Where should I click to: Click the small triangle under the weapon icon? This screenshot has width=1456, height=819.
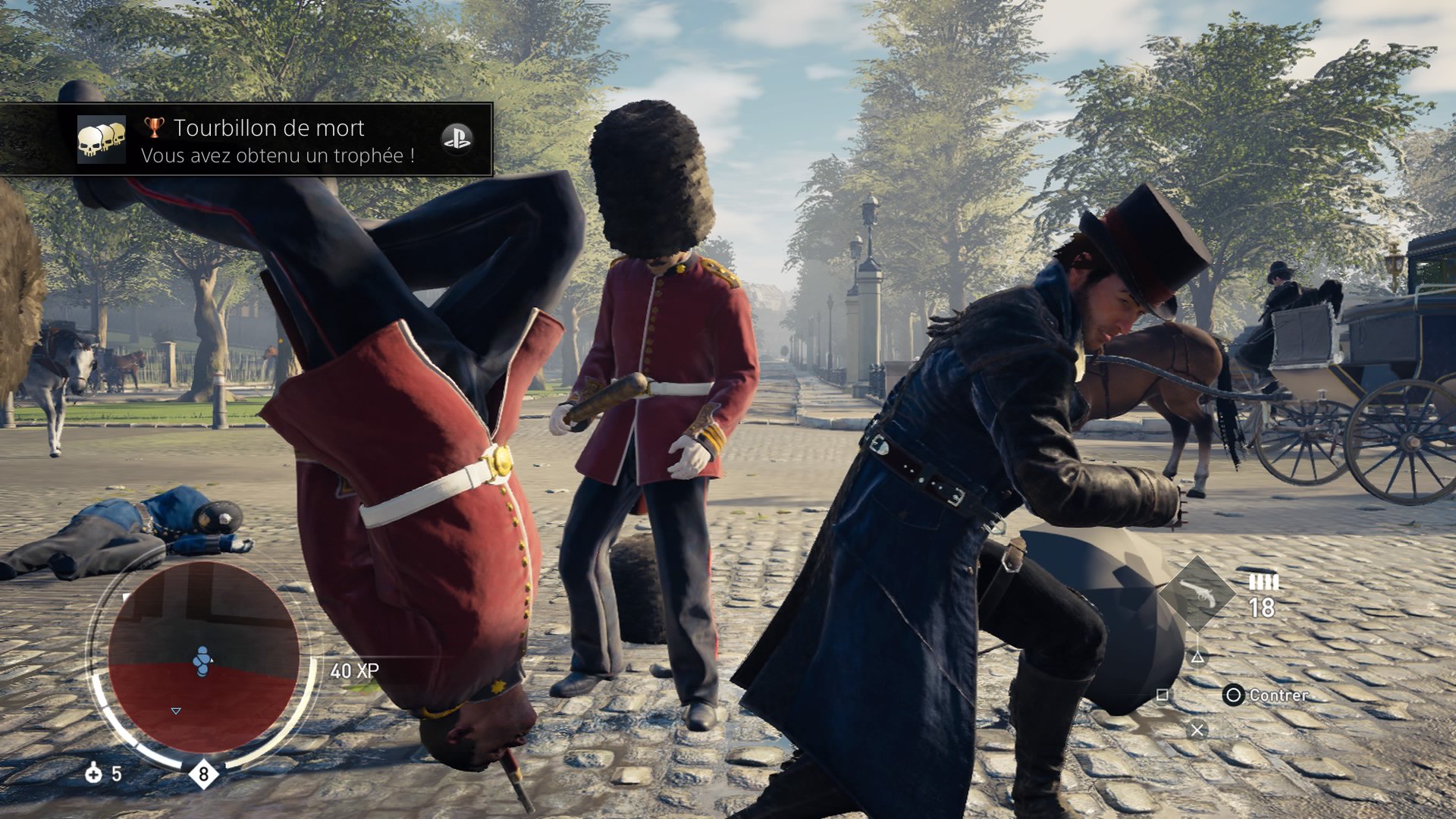point(1198,657)
